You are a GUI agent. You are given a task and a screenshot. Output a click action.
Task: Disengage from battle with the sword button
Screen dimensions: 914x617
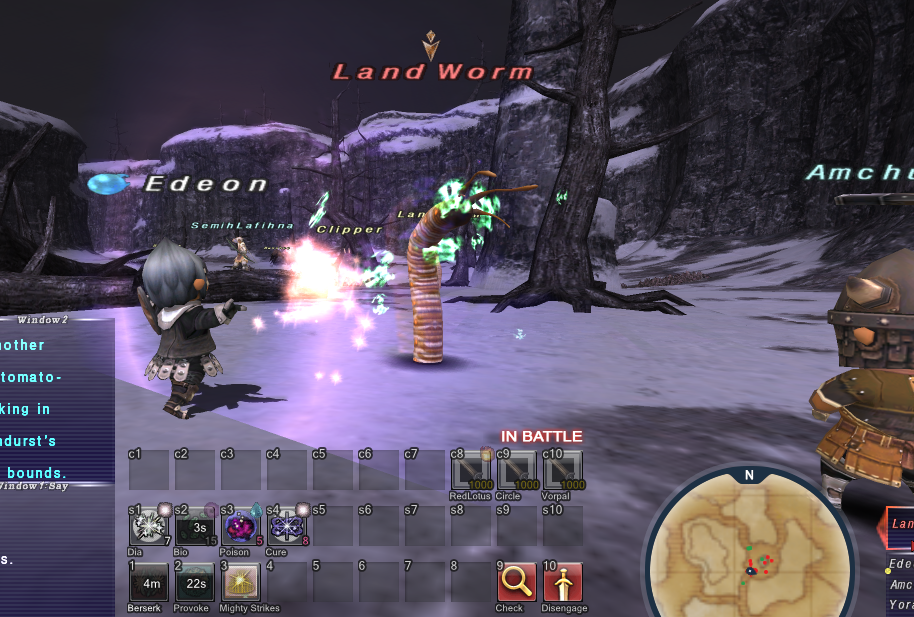click(563, 582)
